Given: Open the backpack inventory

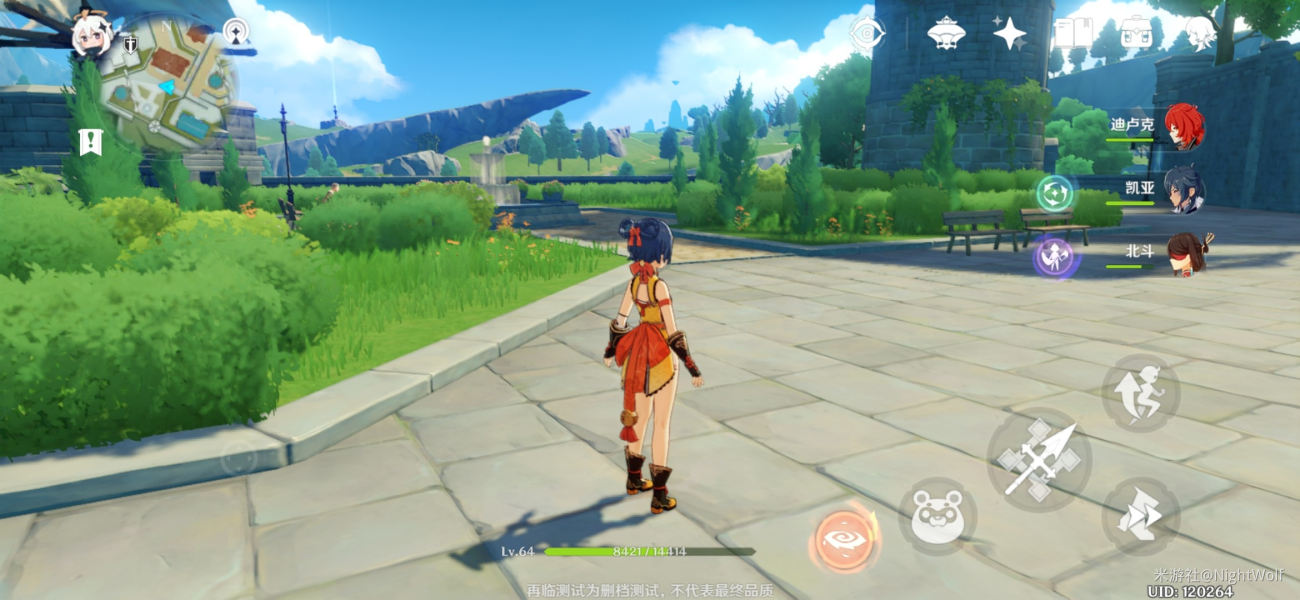Looking at the screenshot, I should [1135, 33].
